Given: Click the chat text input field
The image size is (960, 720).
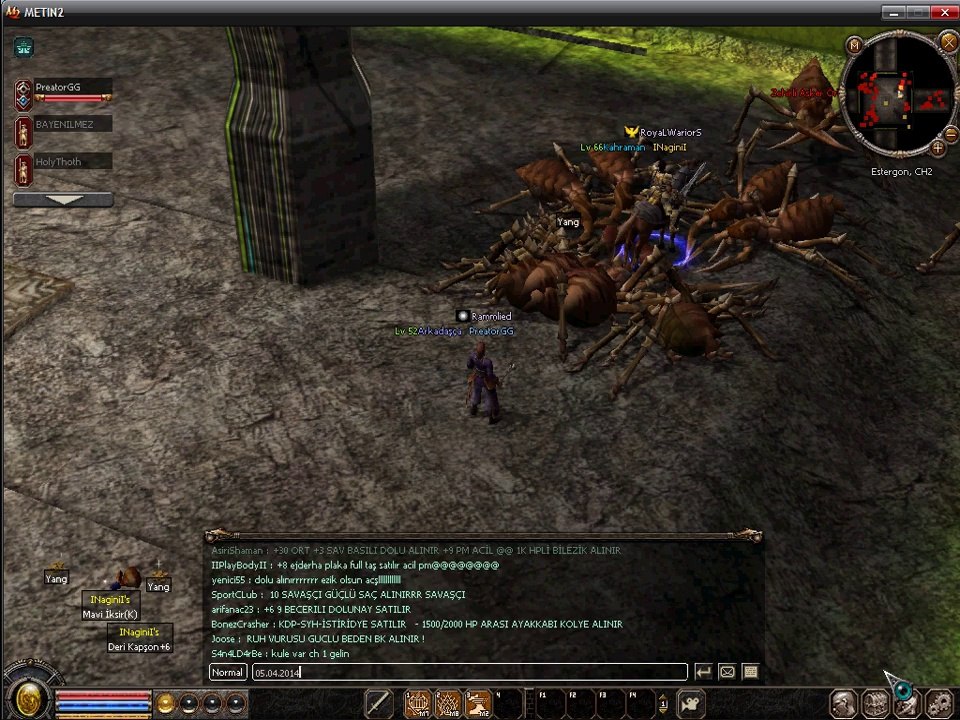Looking at the screenshot, I should coord(468,672).
